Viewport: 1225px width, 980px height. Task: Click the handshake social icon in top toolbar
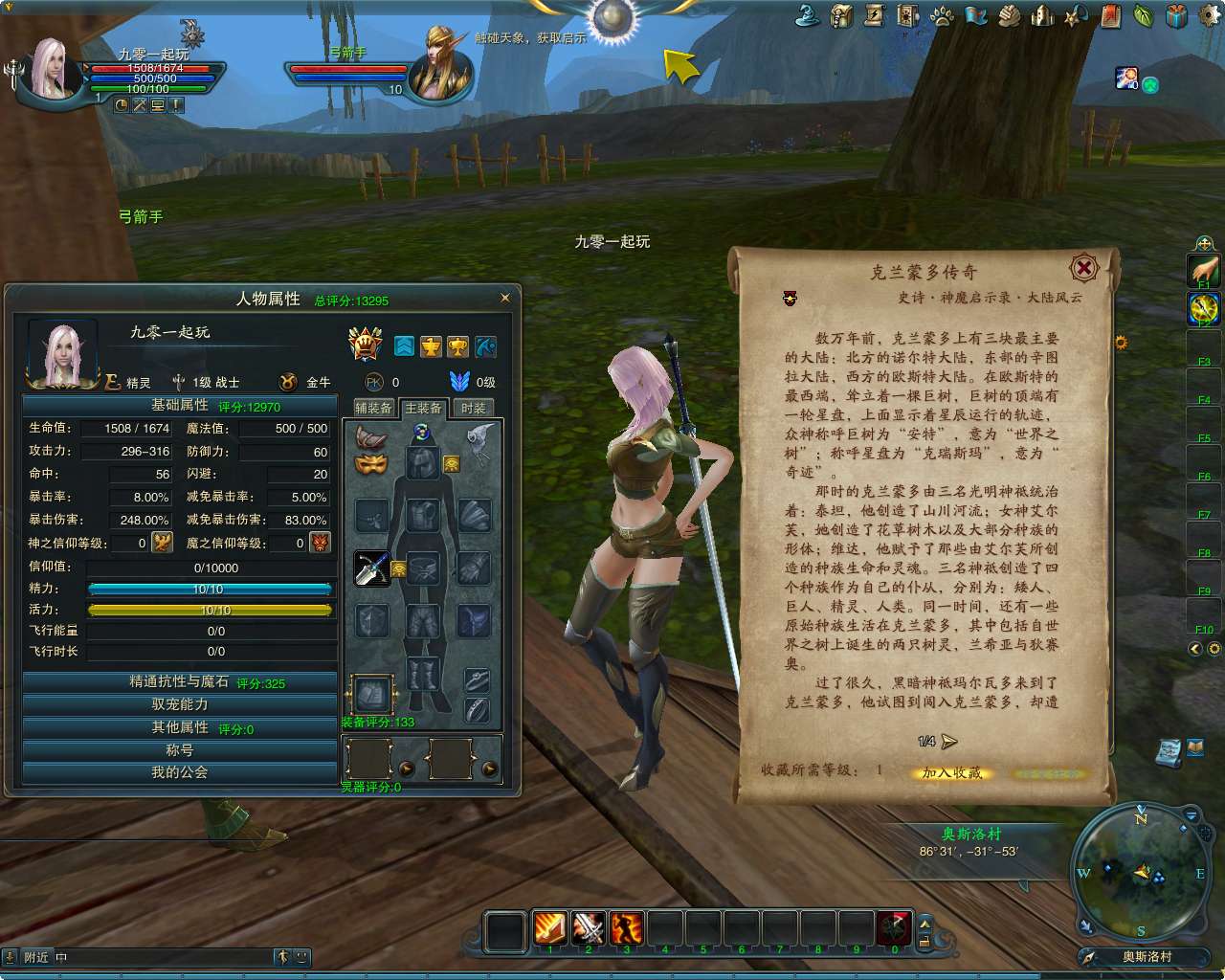click(1009, 16)
